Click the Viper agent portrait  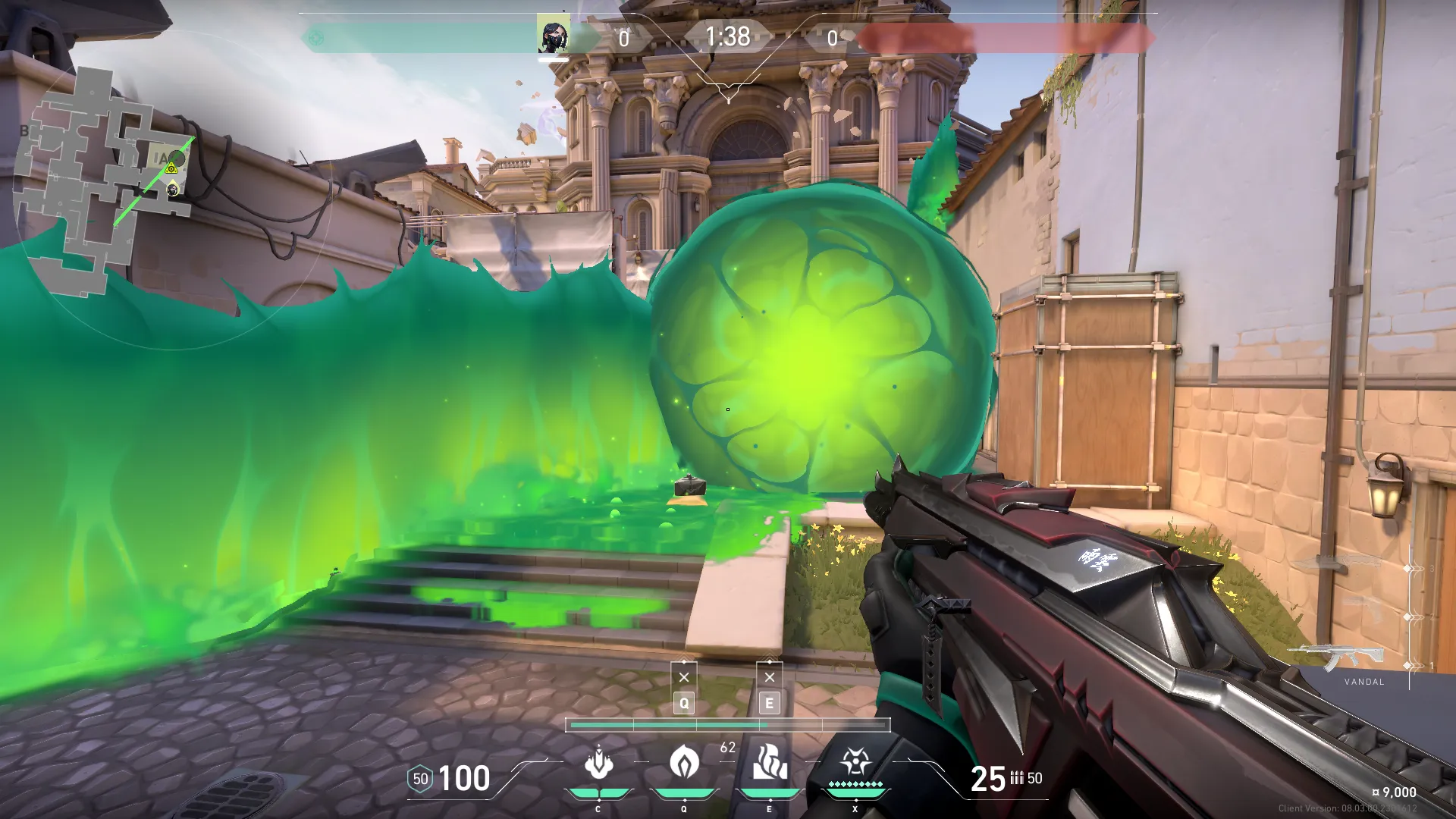point(553,36)
